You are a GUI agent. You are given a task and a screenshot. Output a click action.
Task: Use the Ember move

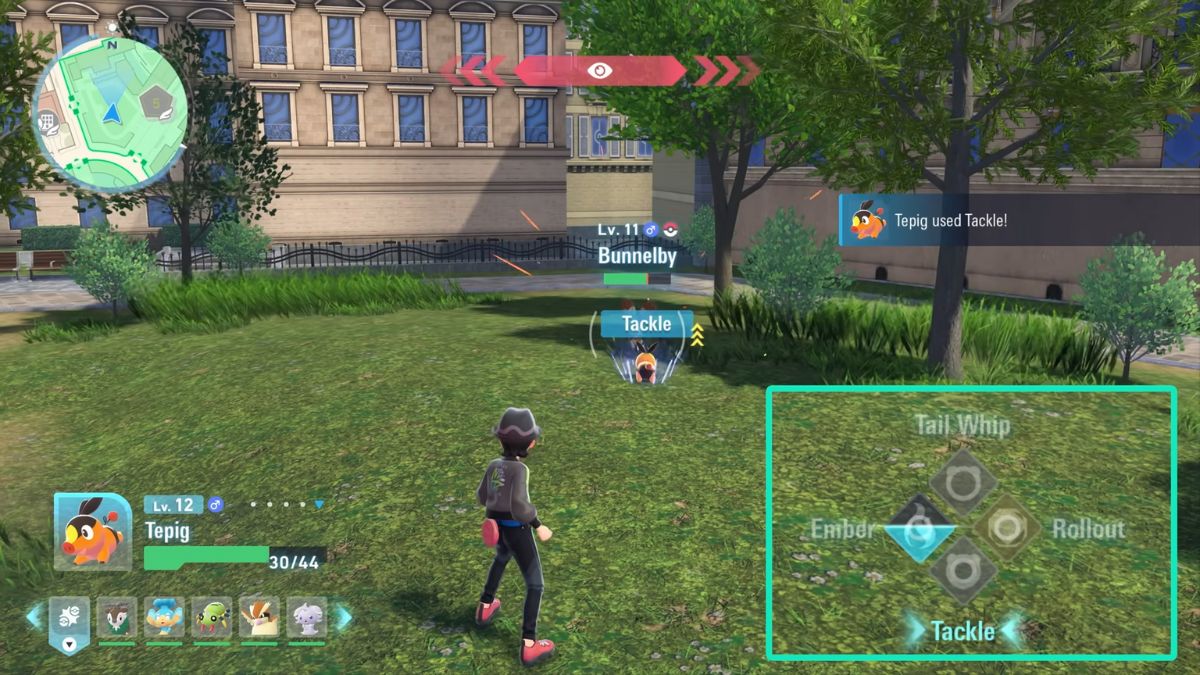tap(919, 528)
